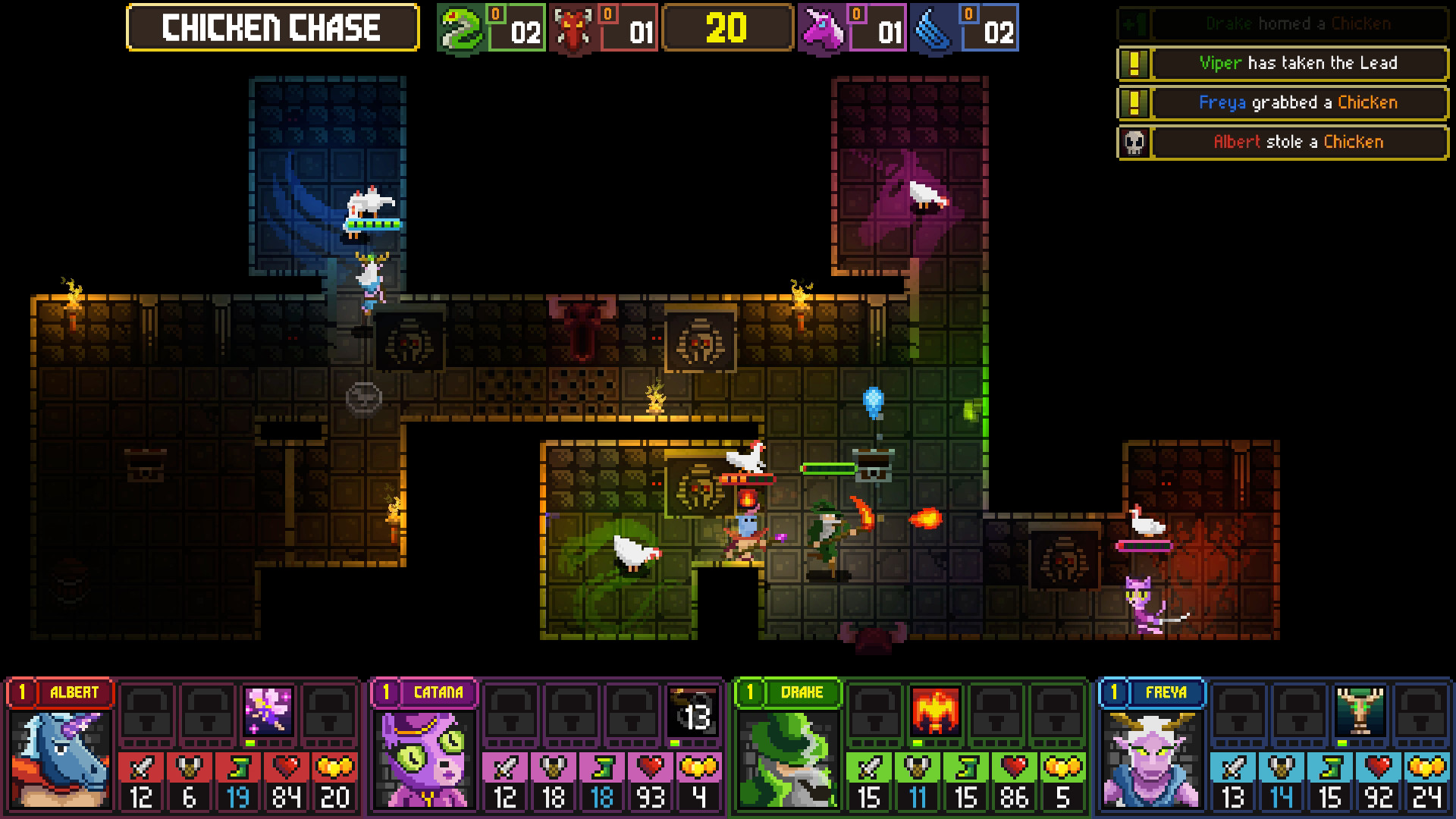The width and height of the screenshot is (1456, 819).
Task: Click the "Freya grabbed a Chicken" notification
Action: click(x=1298, y=103)
